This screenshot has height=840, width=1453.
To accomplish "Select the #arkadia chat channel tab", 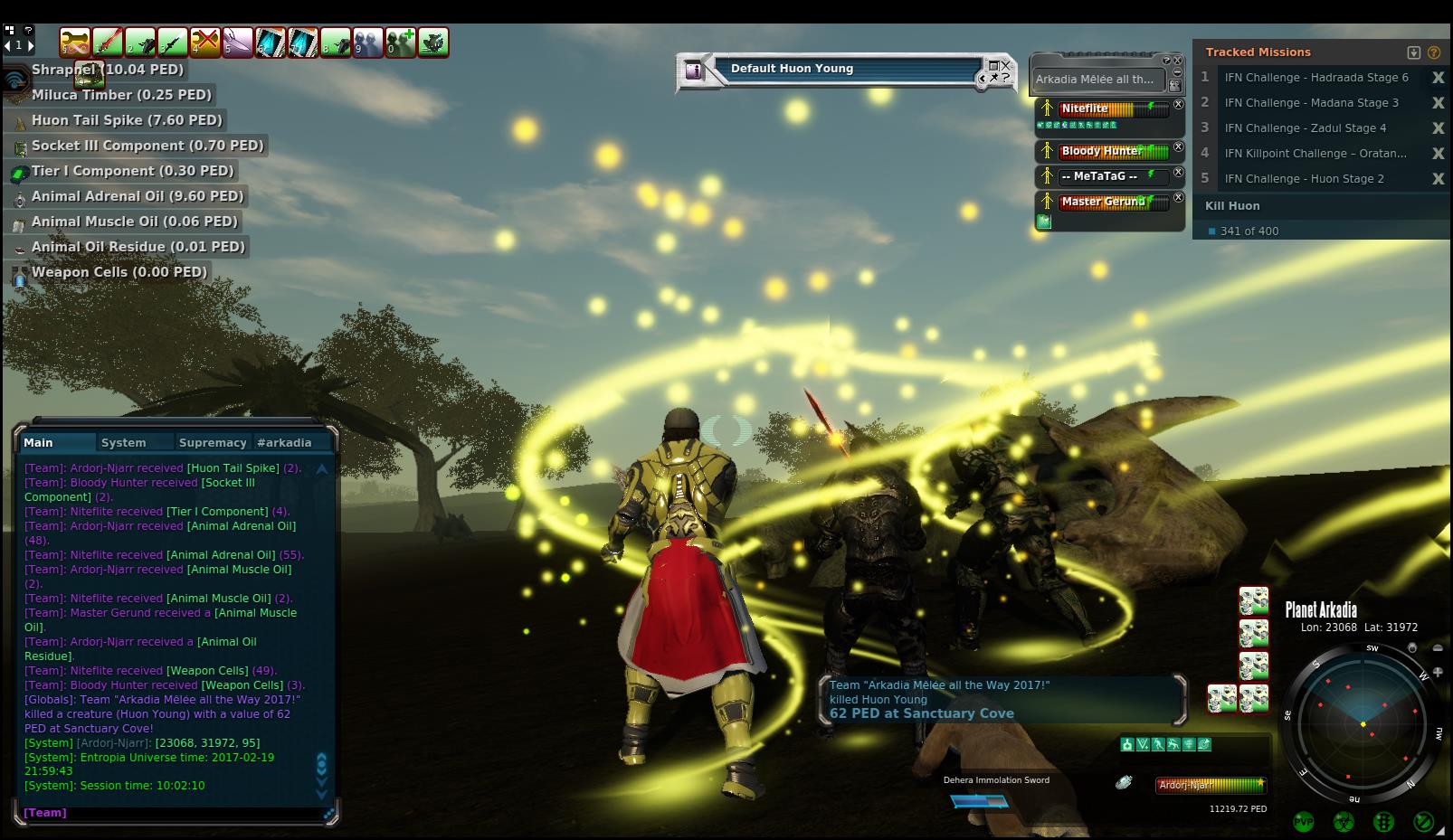I will pos(284,443).
